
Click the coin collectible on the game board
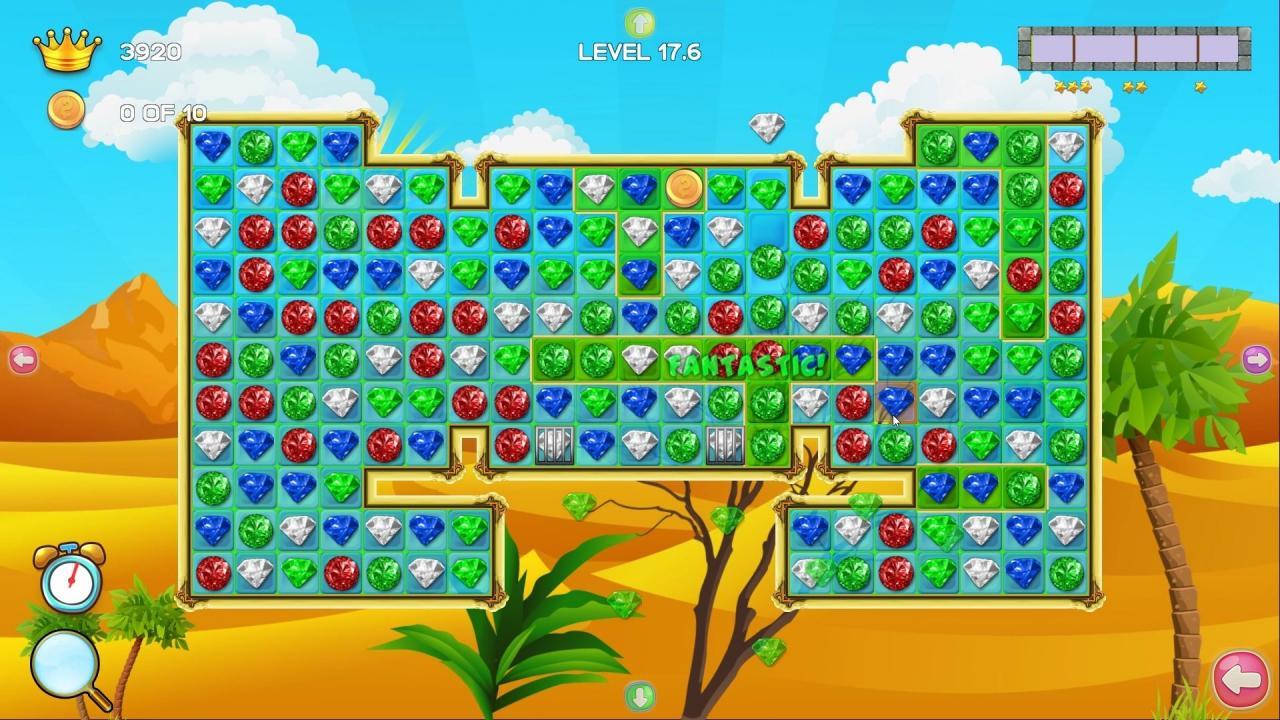pos(685,188)
